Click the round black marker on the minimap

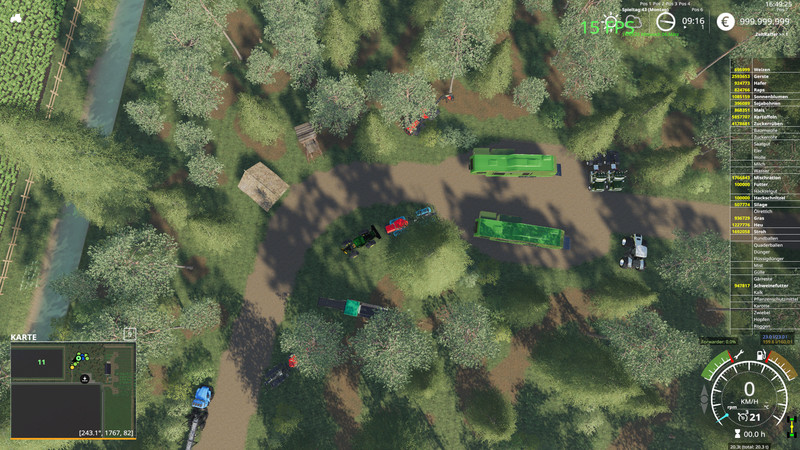86,379
